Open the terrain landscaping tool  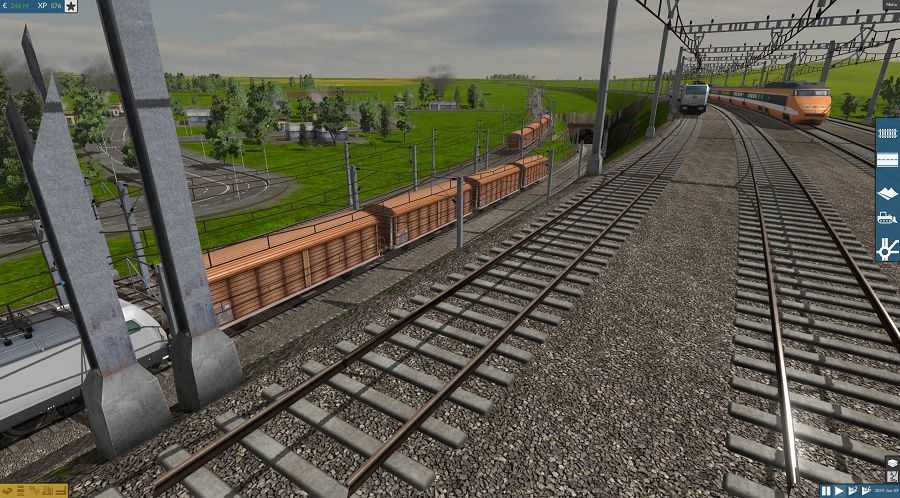coord(887,190)
